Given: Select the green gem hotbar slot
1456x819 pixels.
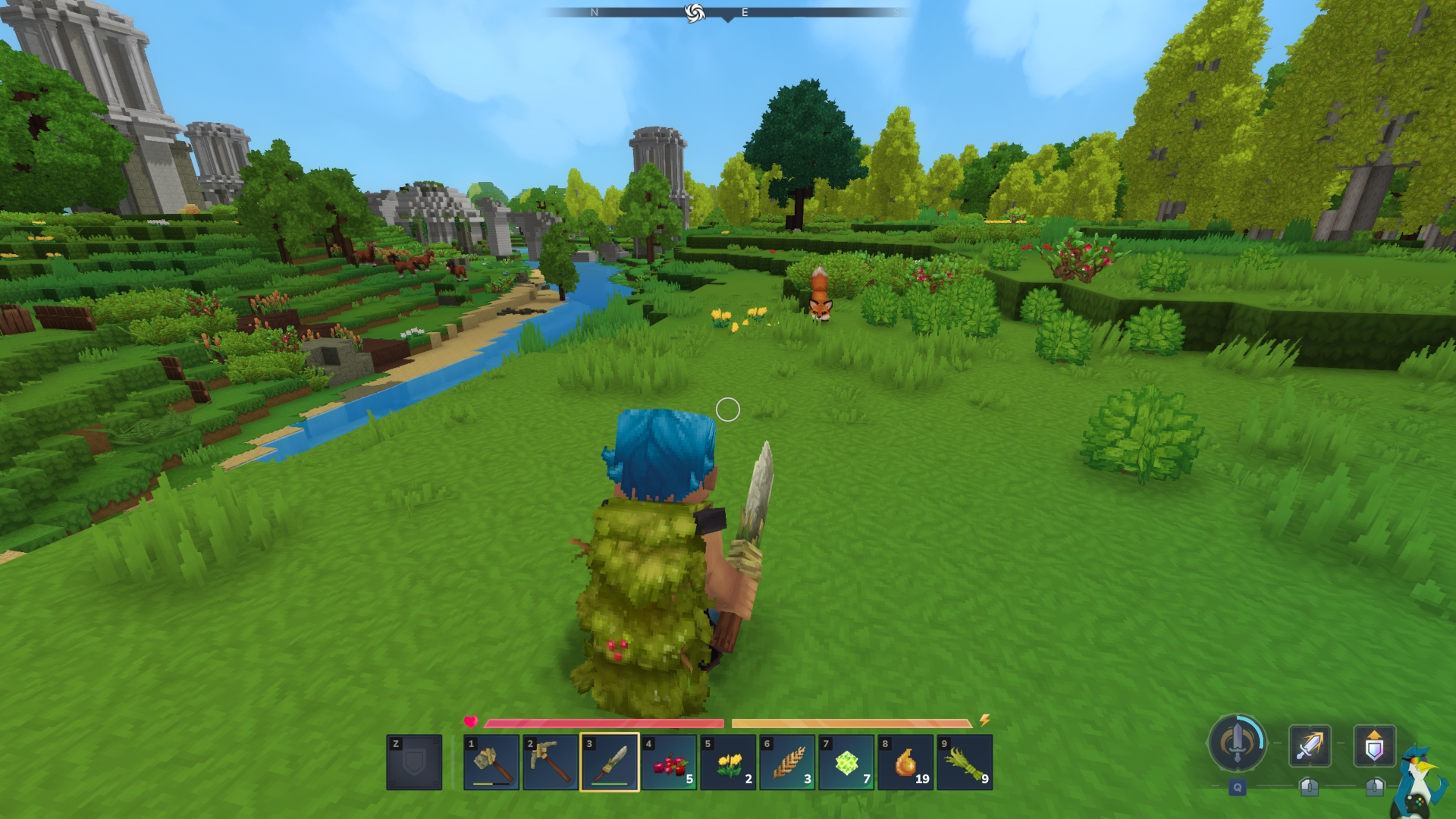Looking at the screenshot, I should [846, 762].
